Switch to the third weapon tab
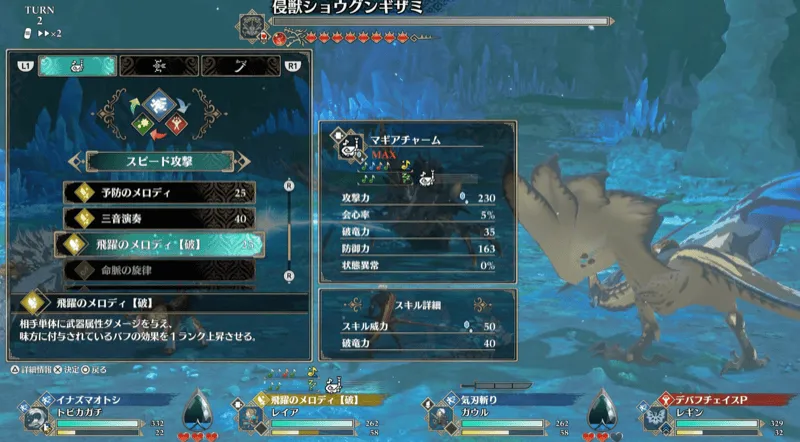This screenshot has height=442, width=800. [x=241, y=66]
